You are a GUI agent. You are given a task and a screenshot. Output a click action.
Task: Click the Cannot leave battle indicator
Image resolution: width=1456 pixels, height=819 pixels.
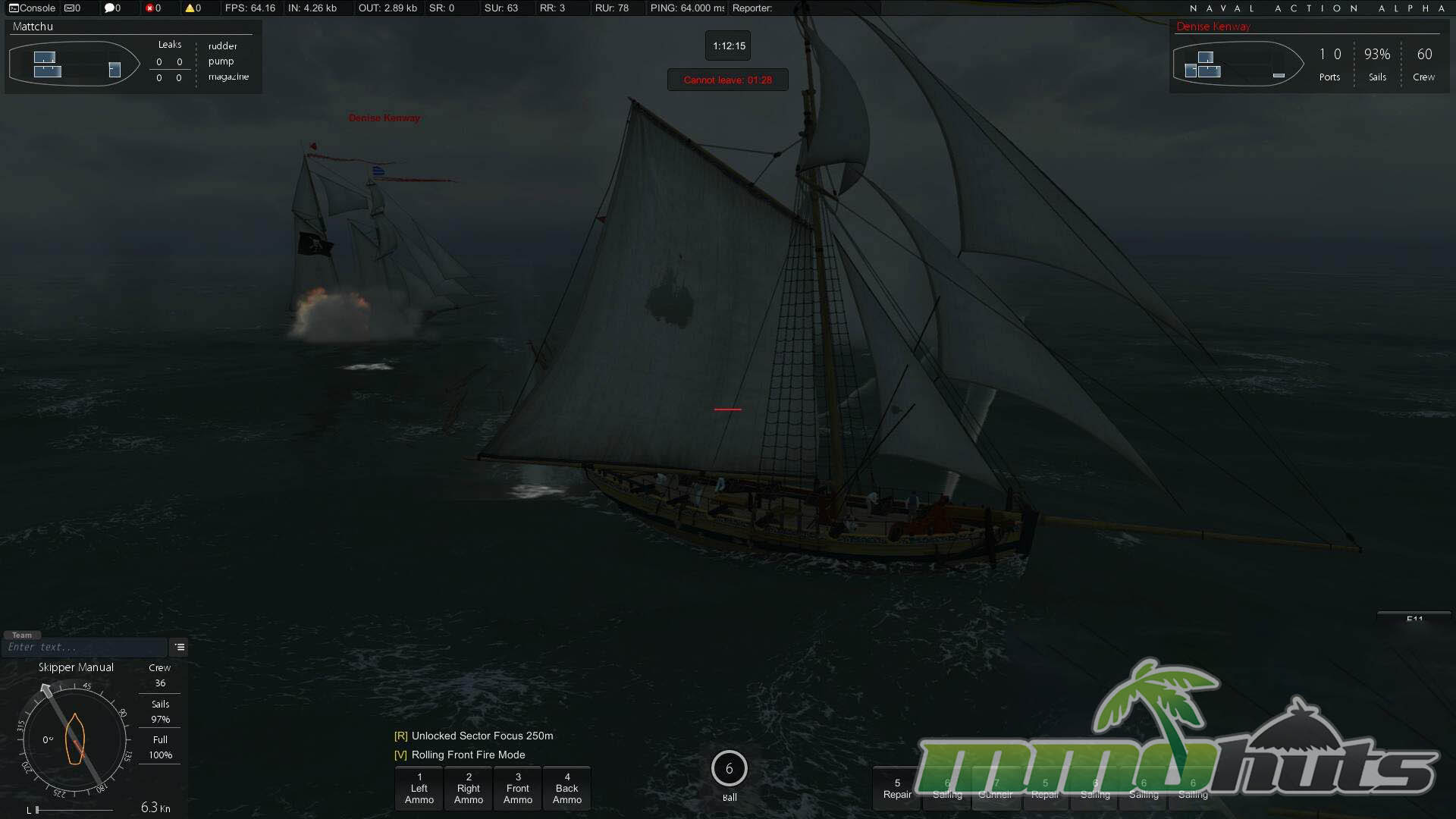[x=728, y=80]
